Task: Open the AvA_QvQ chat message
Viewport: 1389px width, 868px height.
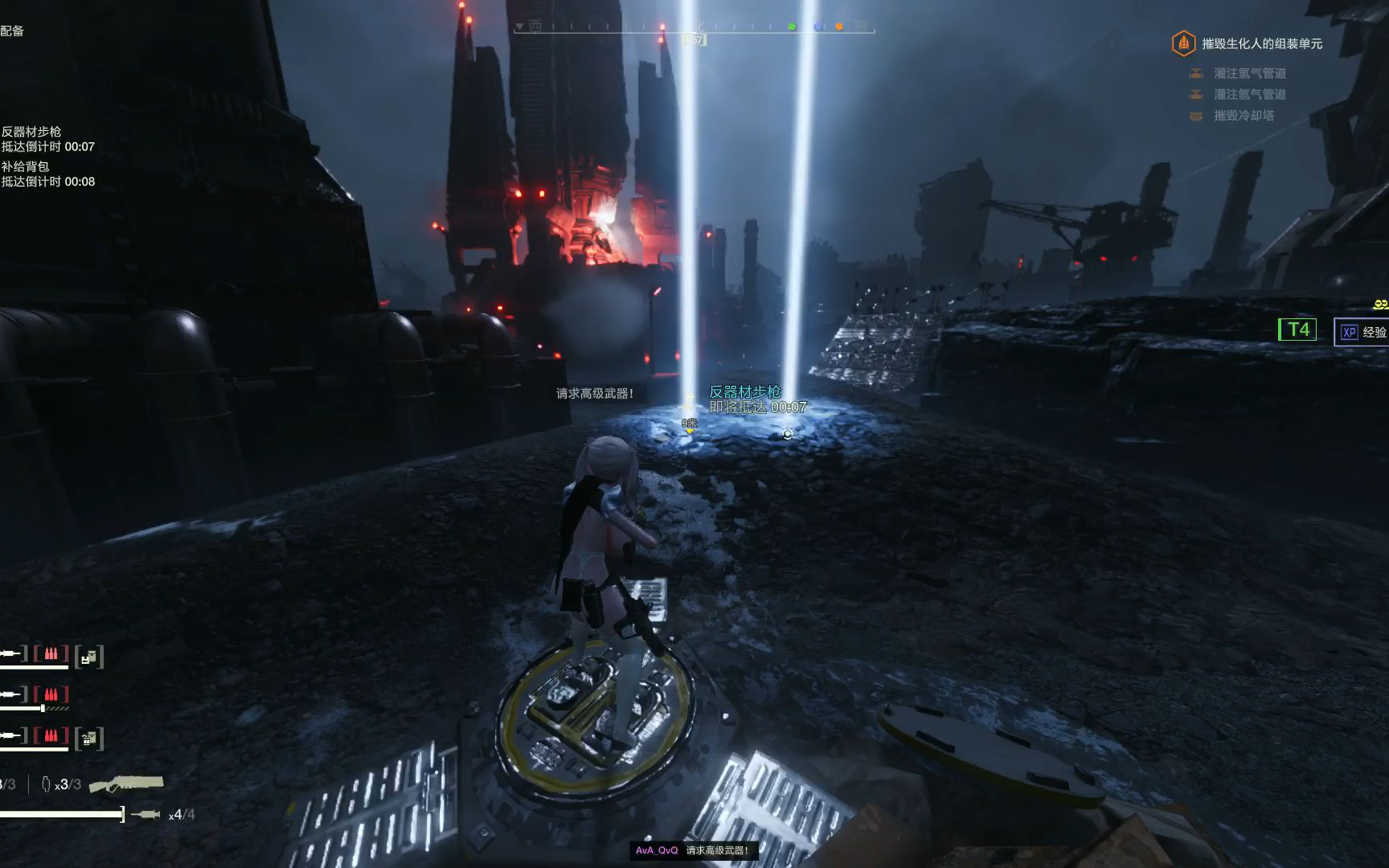Action: [x=692, y=850]
